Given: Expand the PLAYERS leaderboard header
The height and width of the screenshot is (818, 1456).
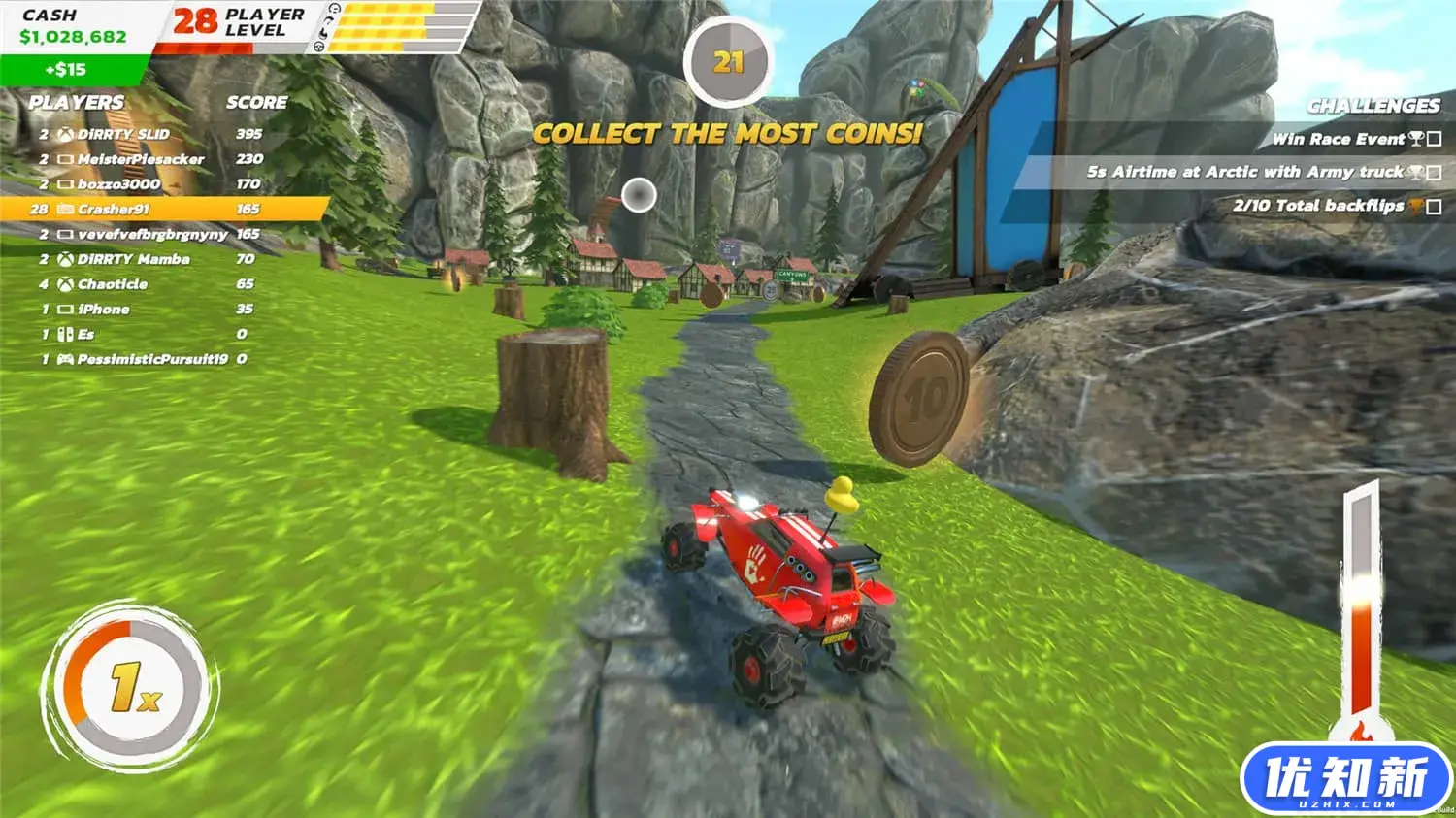Looking at the screenshot, I should 76,102.
